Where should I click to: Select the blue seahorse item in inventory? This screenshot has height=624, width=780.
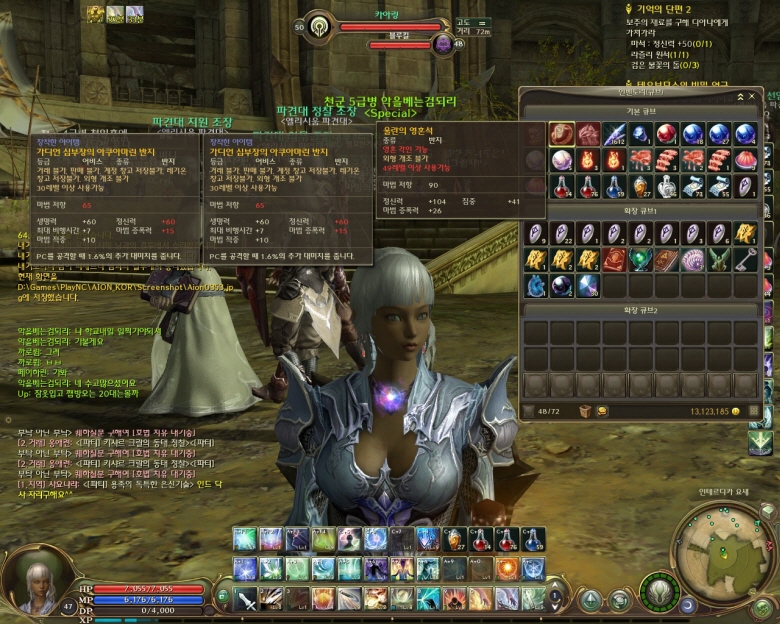(x=534, y=286)
